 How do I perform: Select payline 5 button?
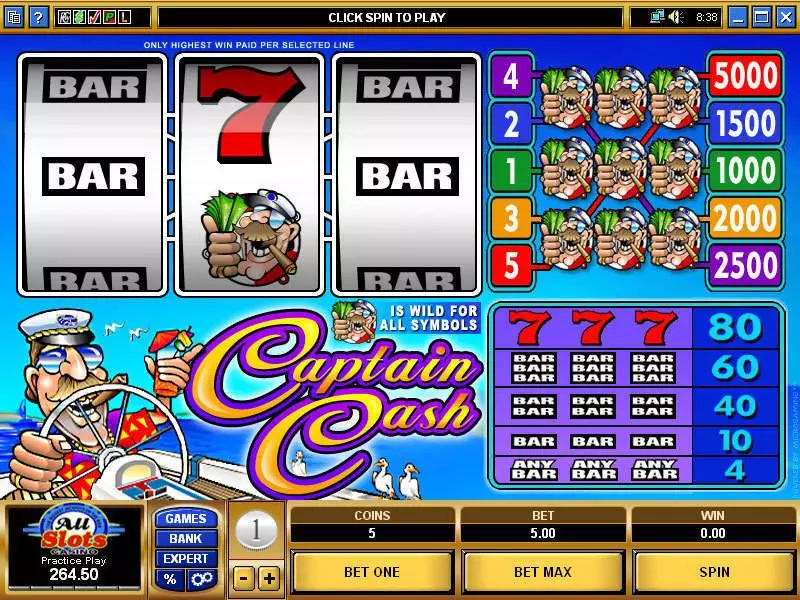tap(511, 264)
